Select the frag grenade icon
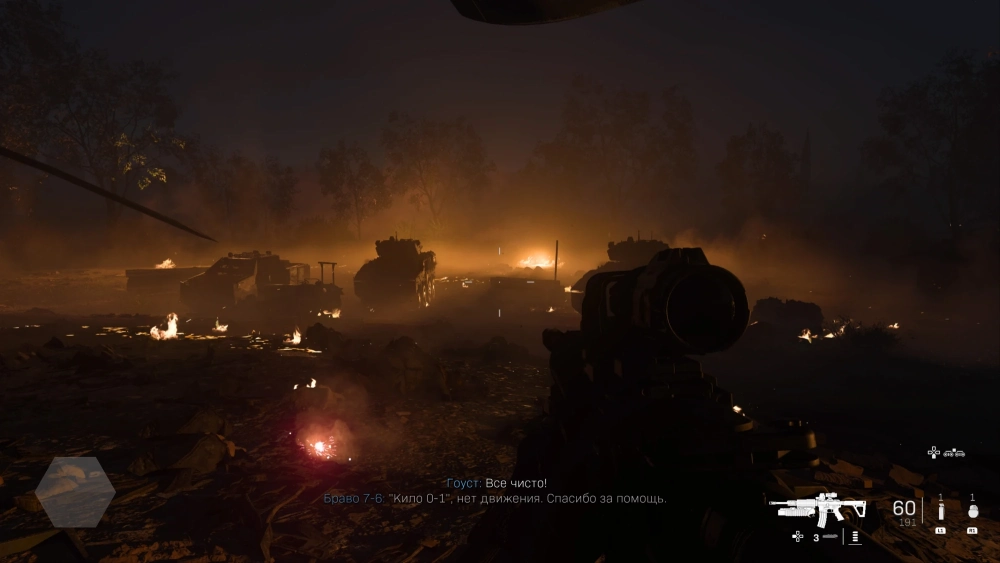This screenshot has height=563, width=1000. pos(972,510)
